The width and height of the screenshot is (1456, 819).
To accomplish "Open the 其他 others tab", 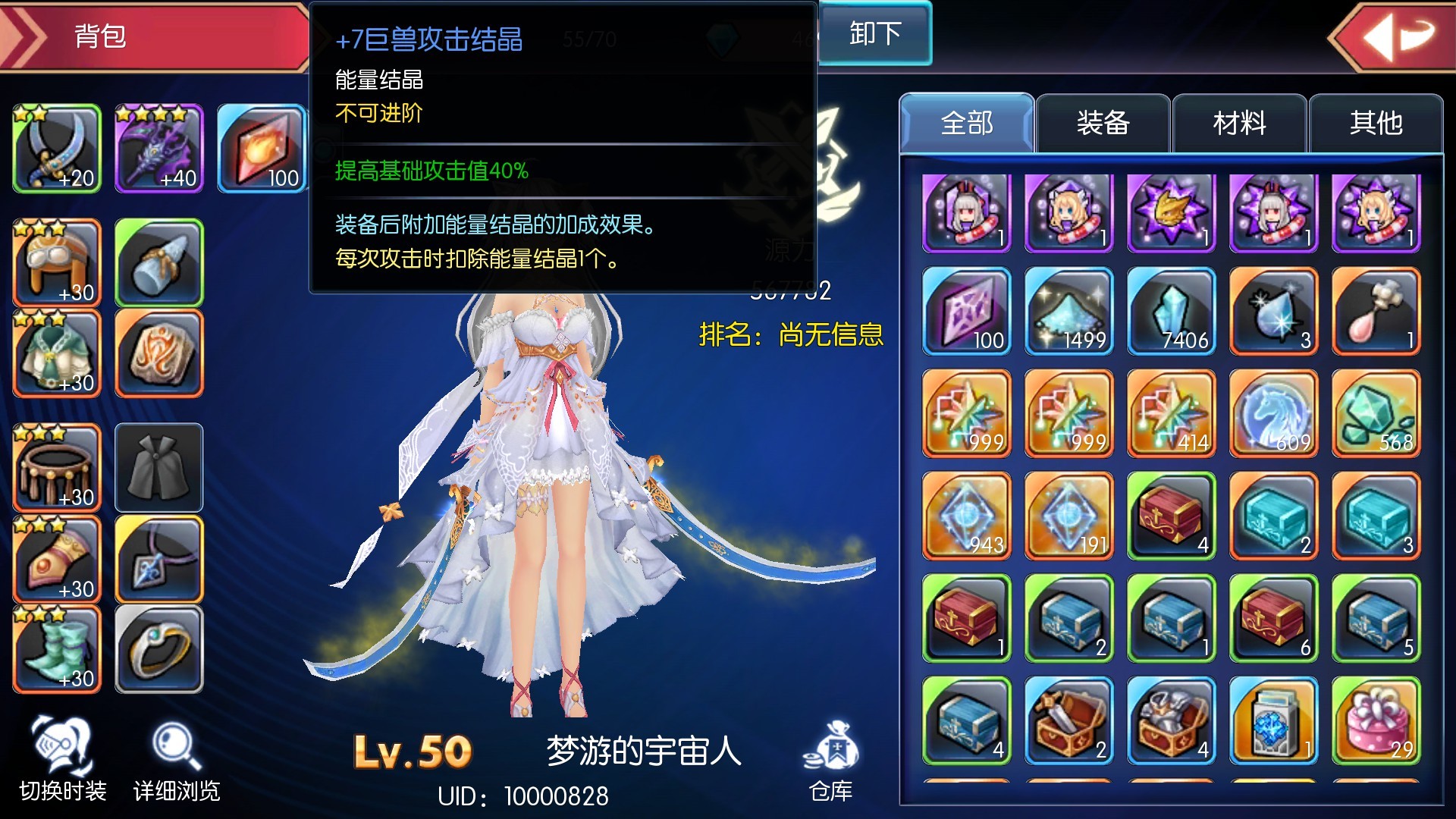I will (x=1375, y=124).
